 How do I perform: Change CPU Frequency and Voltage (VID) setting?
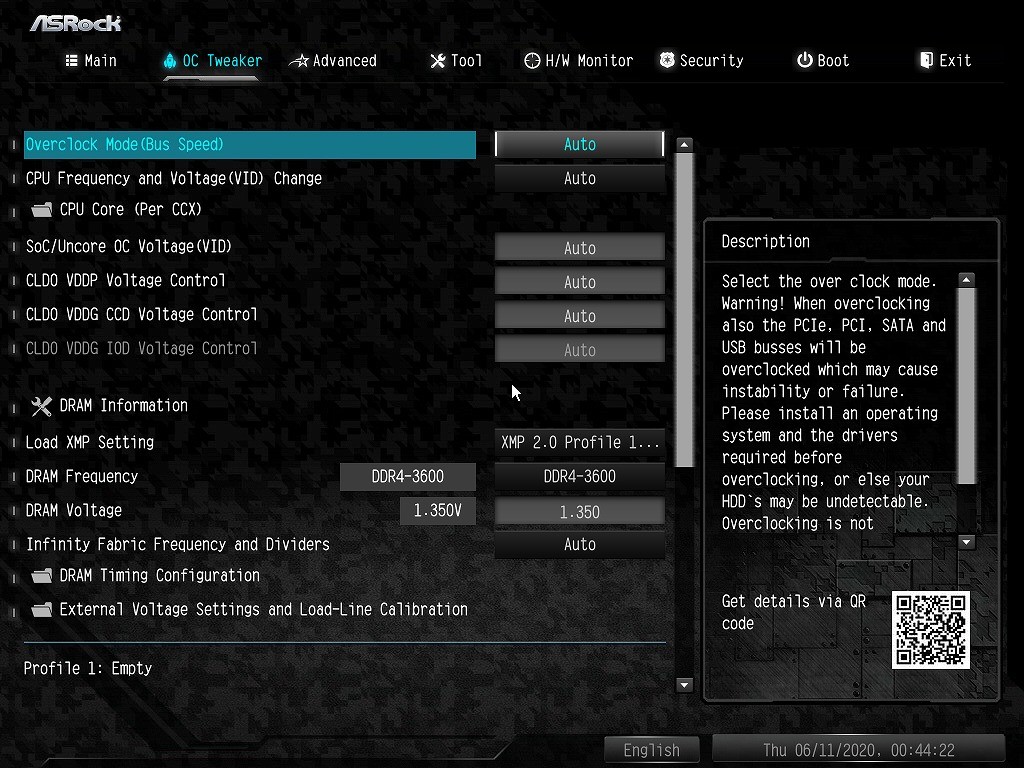tap(579, 179)
